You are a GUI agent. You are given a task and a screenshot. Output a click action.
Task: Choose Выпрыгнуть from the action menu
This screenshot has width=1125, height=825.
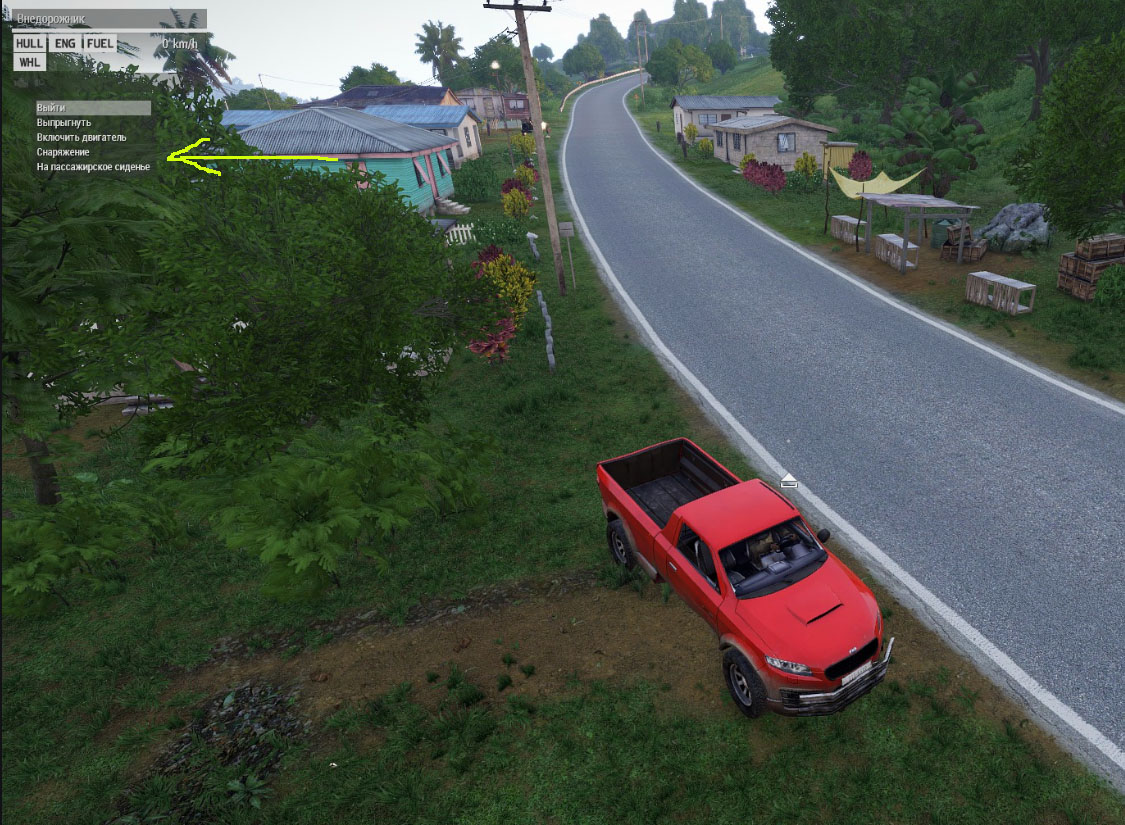(x=64, y=122)
